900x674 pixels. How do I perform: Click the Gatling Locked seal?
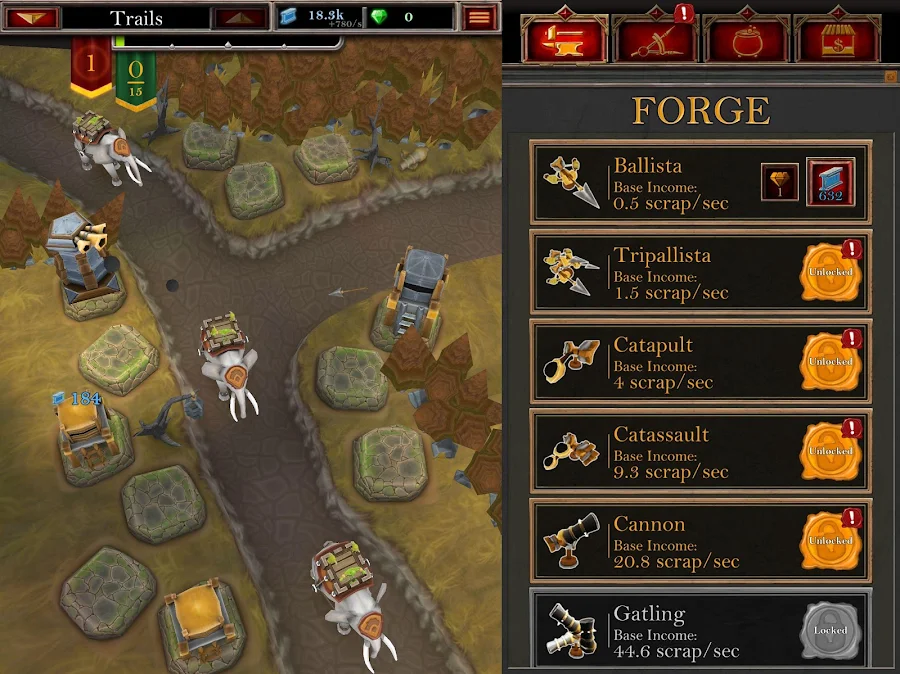(x=830, y=630)
